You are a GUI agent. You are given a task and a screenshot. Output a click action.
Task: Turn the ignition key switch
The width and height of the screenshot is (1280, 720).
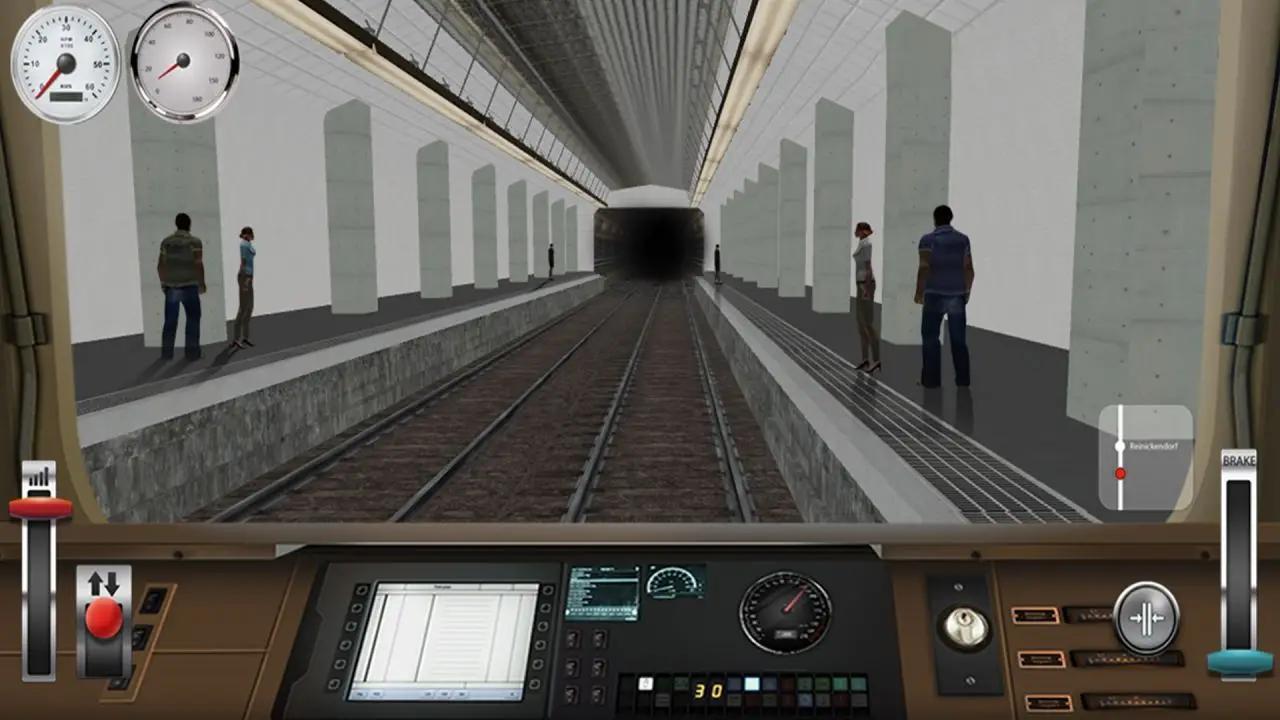pos(965,624)
